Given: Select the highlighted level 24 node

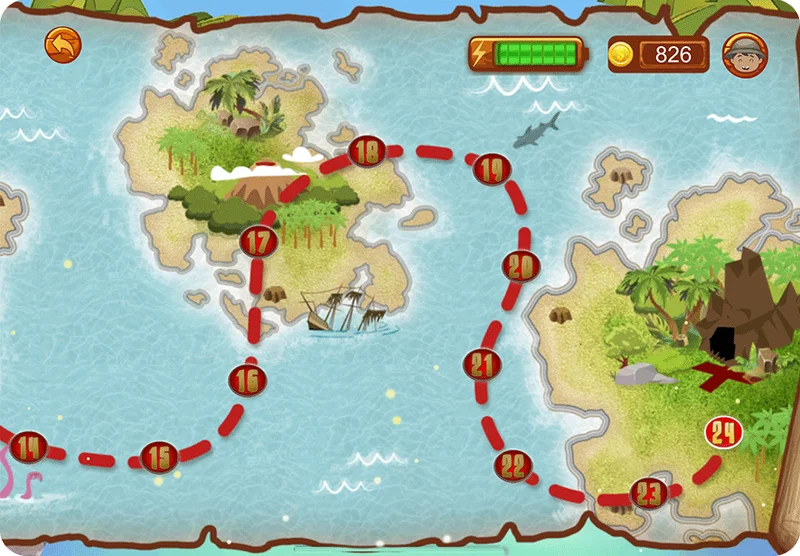Looking at the screenshot, I should (723, 433).
